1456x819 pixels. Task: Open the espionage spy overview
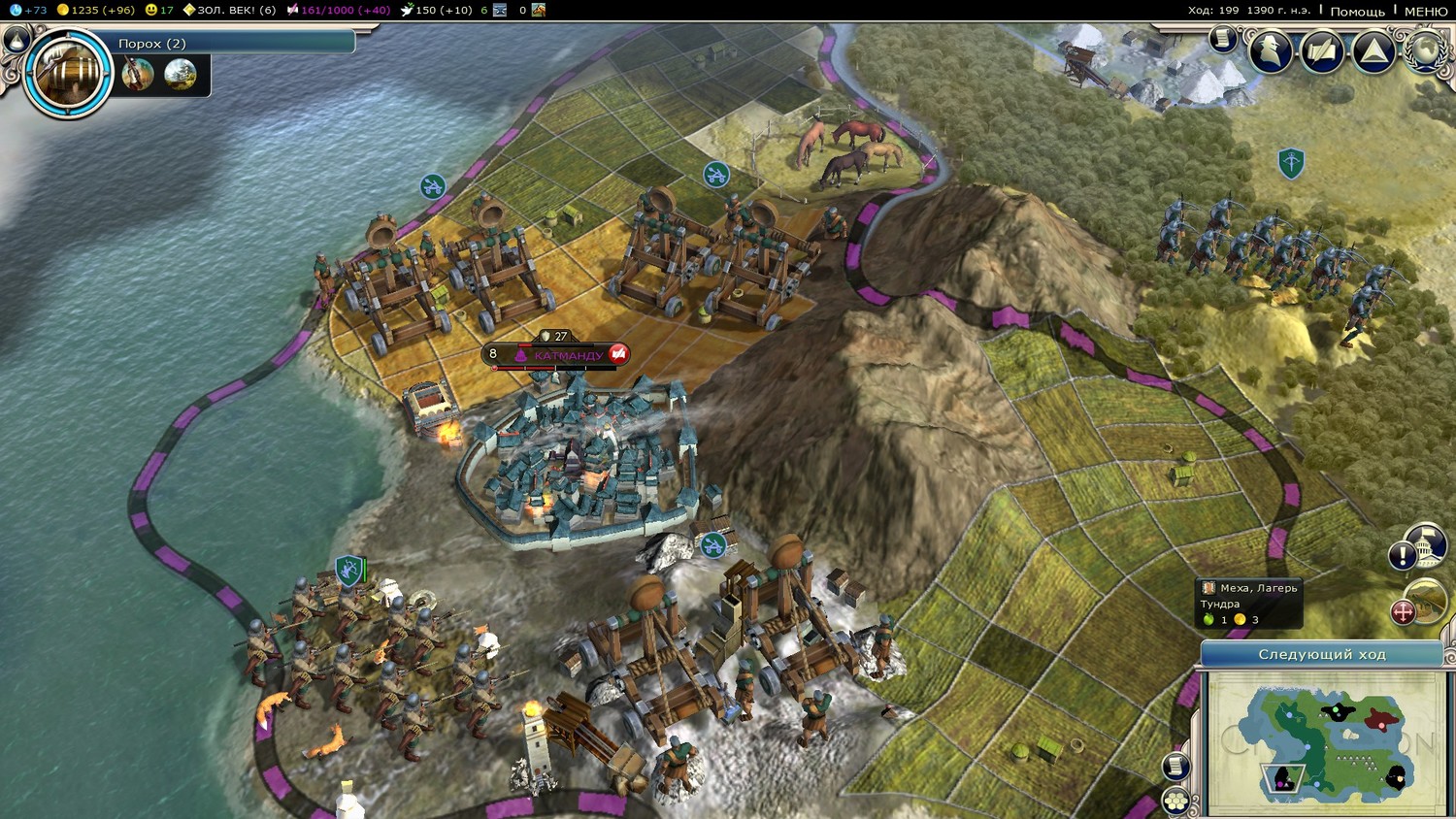tap(1270, 50)
